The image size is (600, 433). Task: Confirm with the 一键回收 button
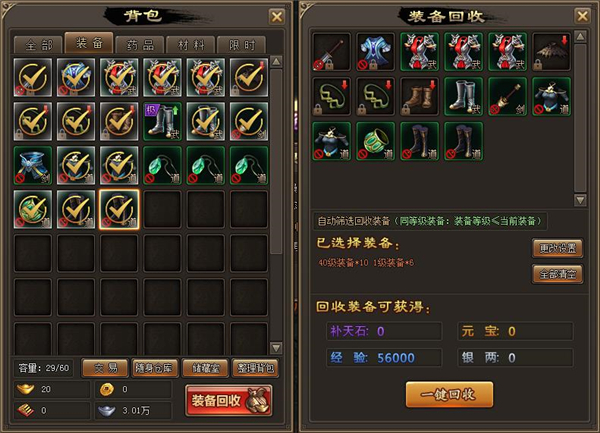(449, 393)
